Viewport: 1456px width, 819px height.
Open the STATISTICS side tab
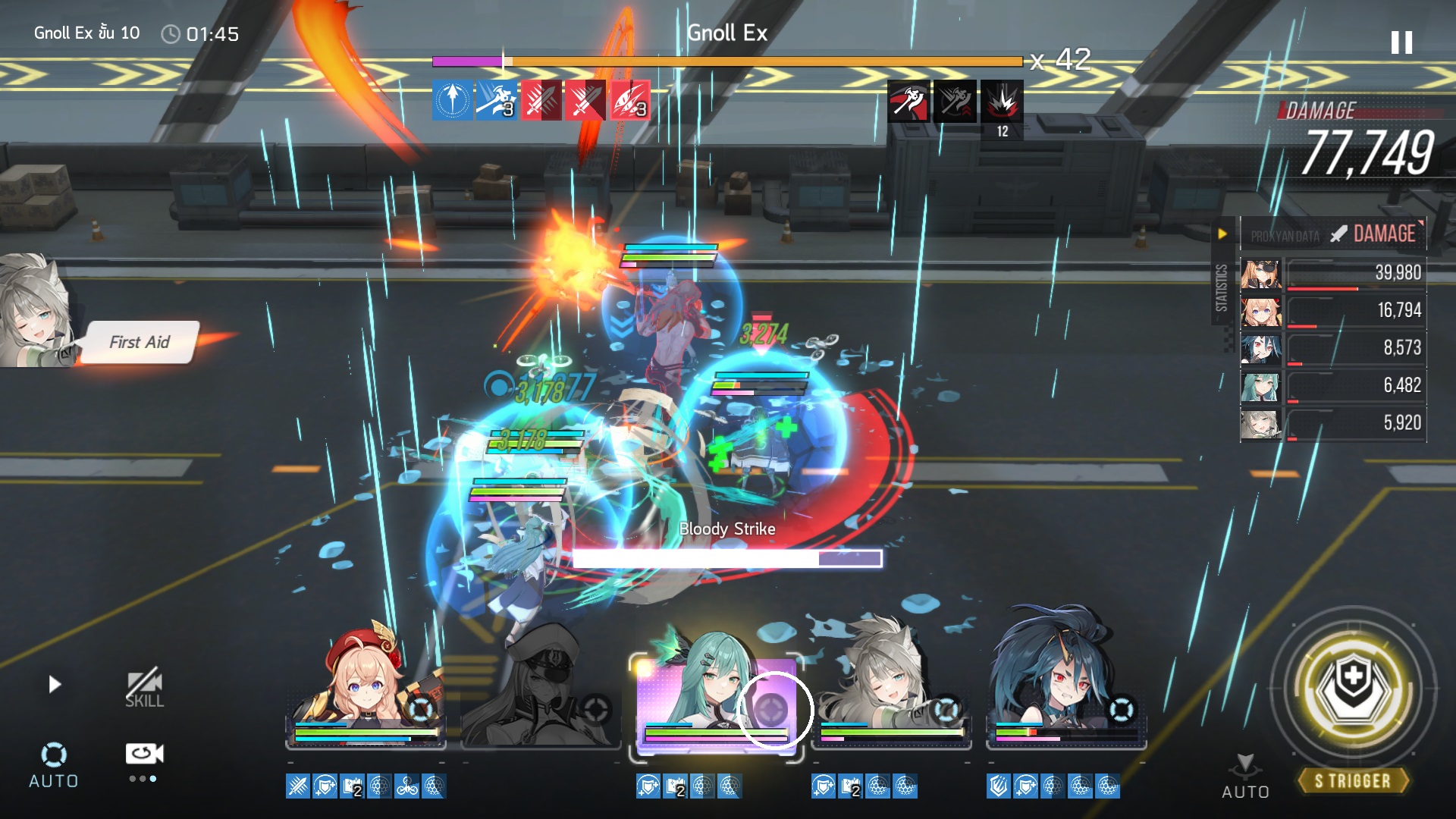click(1221, 288)
